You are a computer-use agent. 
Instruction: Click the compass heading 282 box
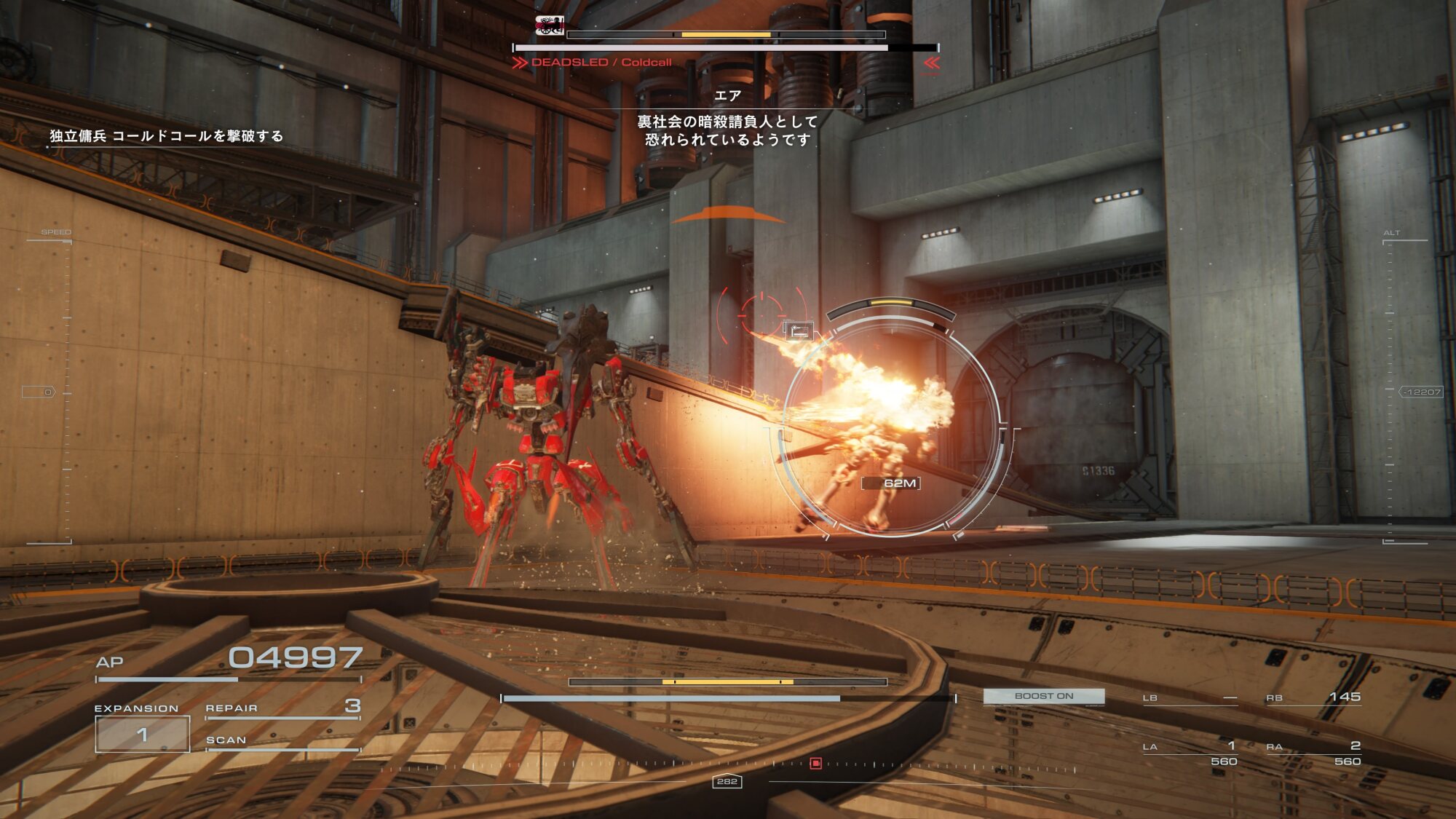pos(727,781)
